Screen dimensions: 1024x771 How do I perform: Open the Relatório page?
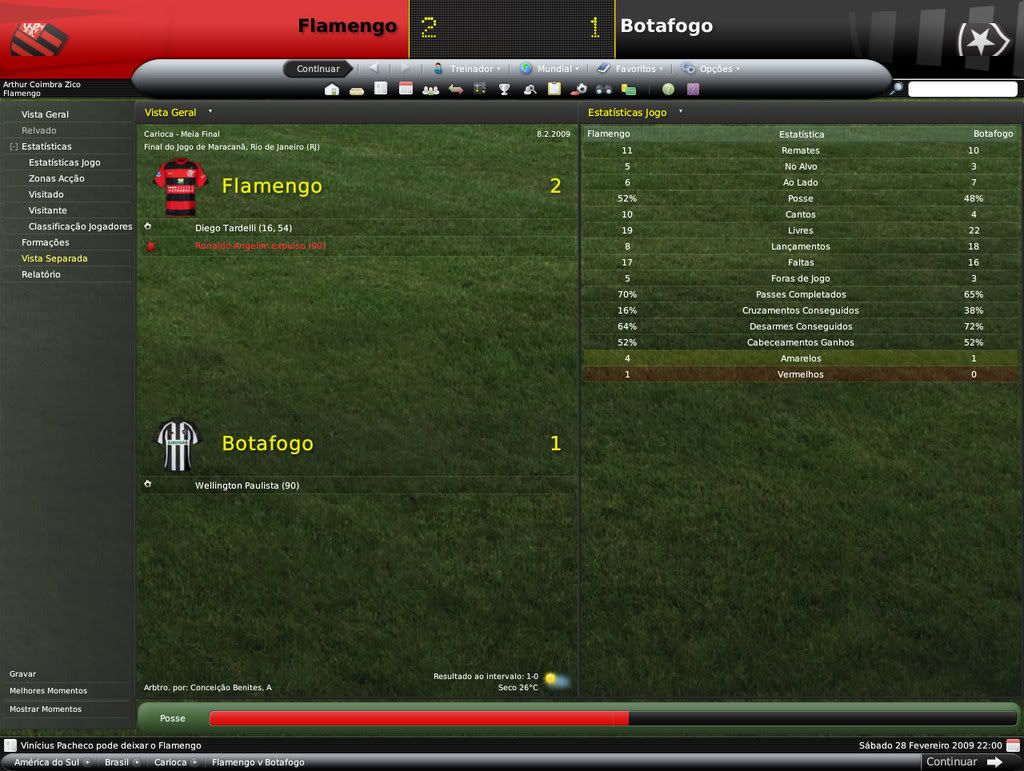(x=41, y=274)
